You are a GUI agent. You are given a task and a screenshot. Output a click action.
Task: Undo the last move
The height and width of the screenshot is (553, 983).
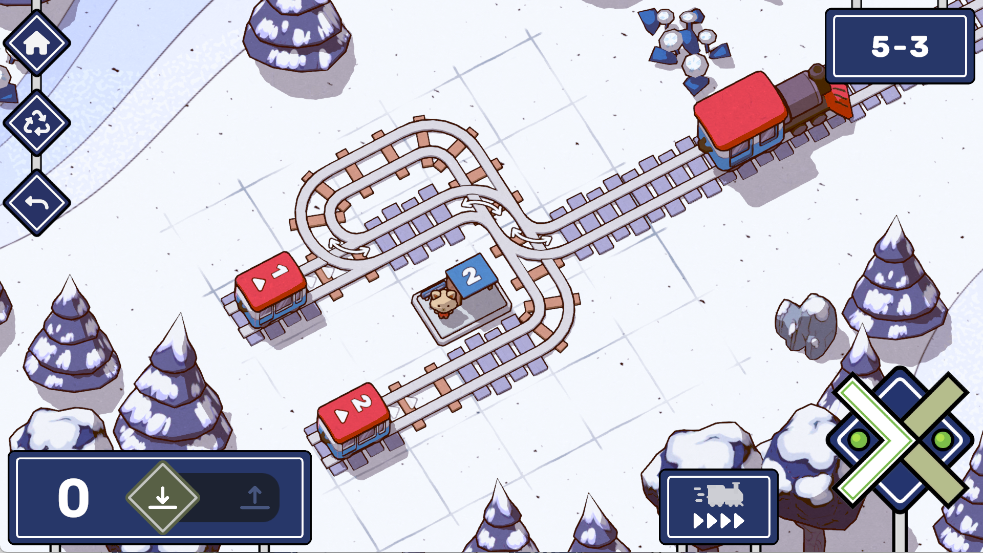(x=37, y=203)
